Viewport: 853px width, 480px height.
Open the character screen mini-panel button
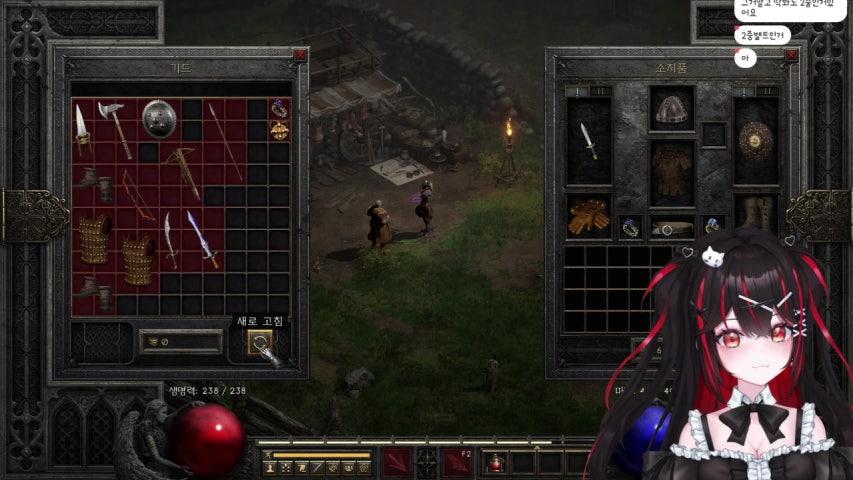(x=270, y=467)
